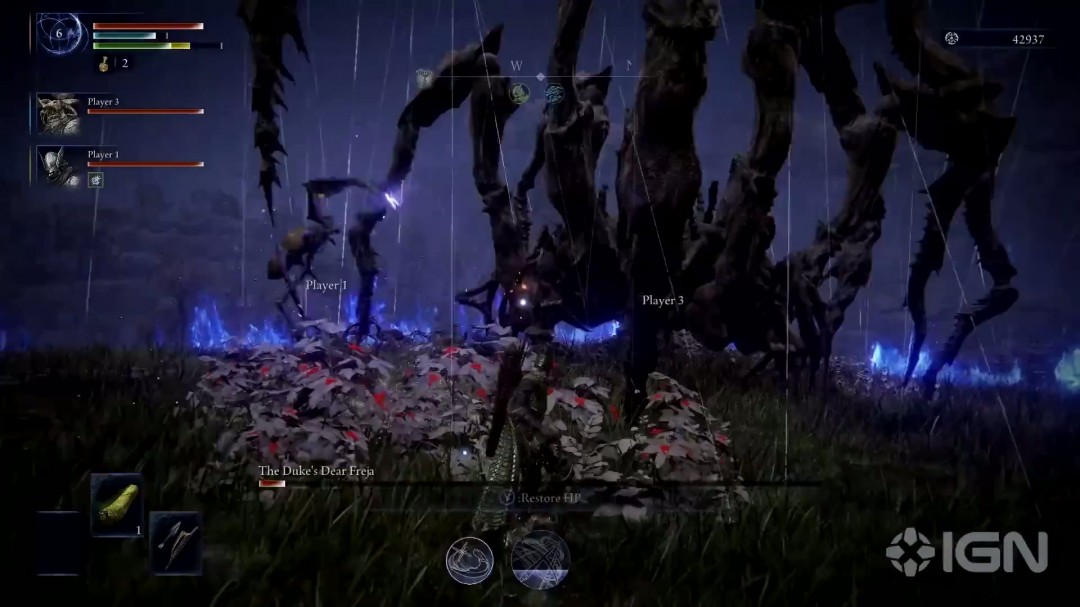The image size is (1080, 607).
Task: Click Player 1's status effect icon
Action: [x=96, y=180]
